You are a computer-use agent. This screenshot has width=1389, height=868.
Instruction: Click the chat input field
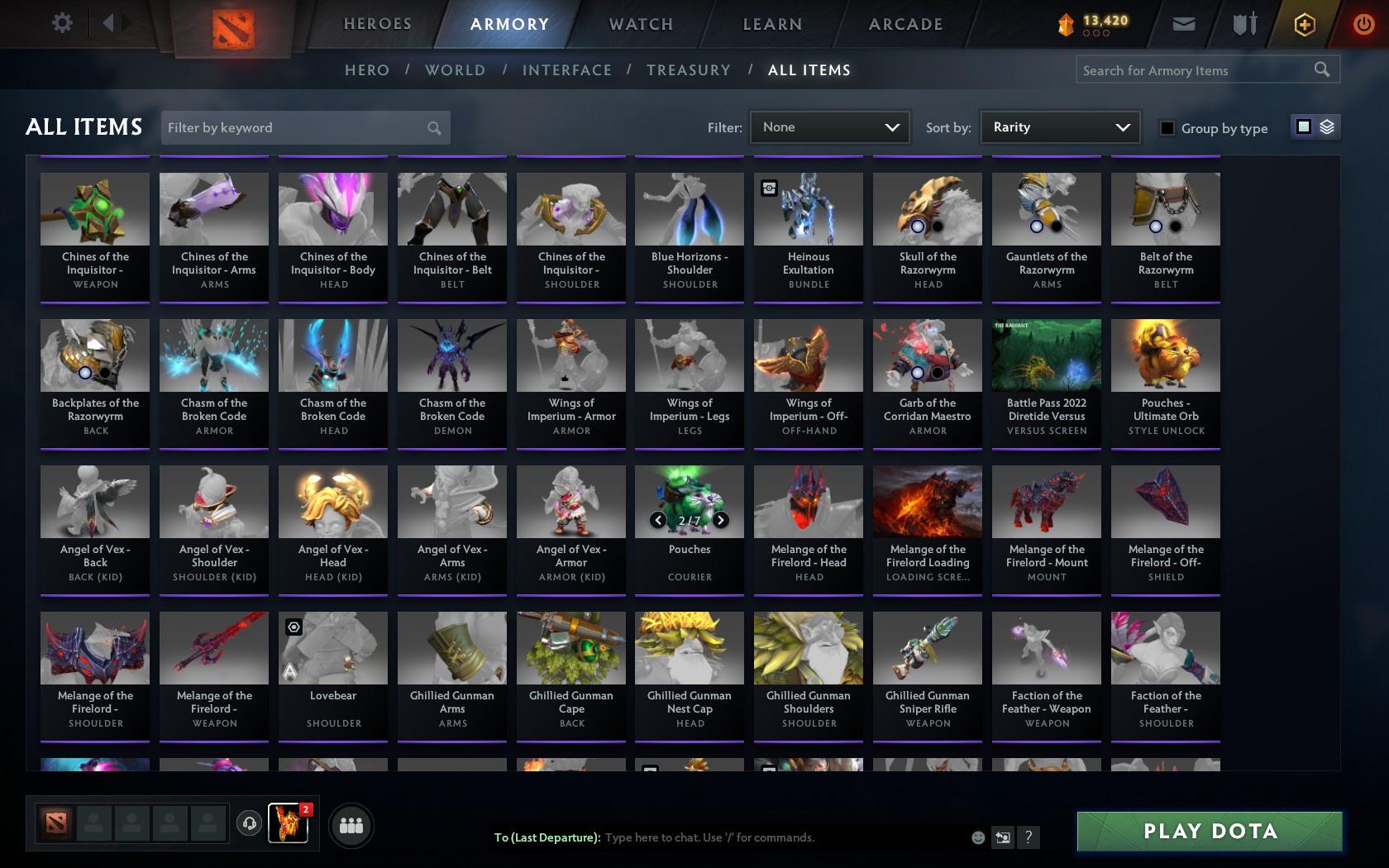pos(744,837)
